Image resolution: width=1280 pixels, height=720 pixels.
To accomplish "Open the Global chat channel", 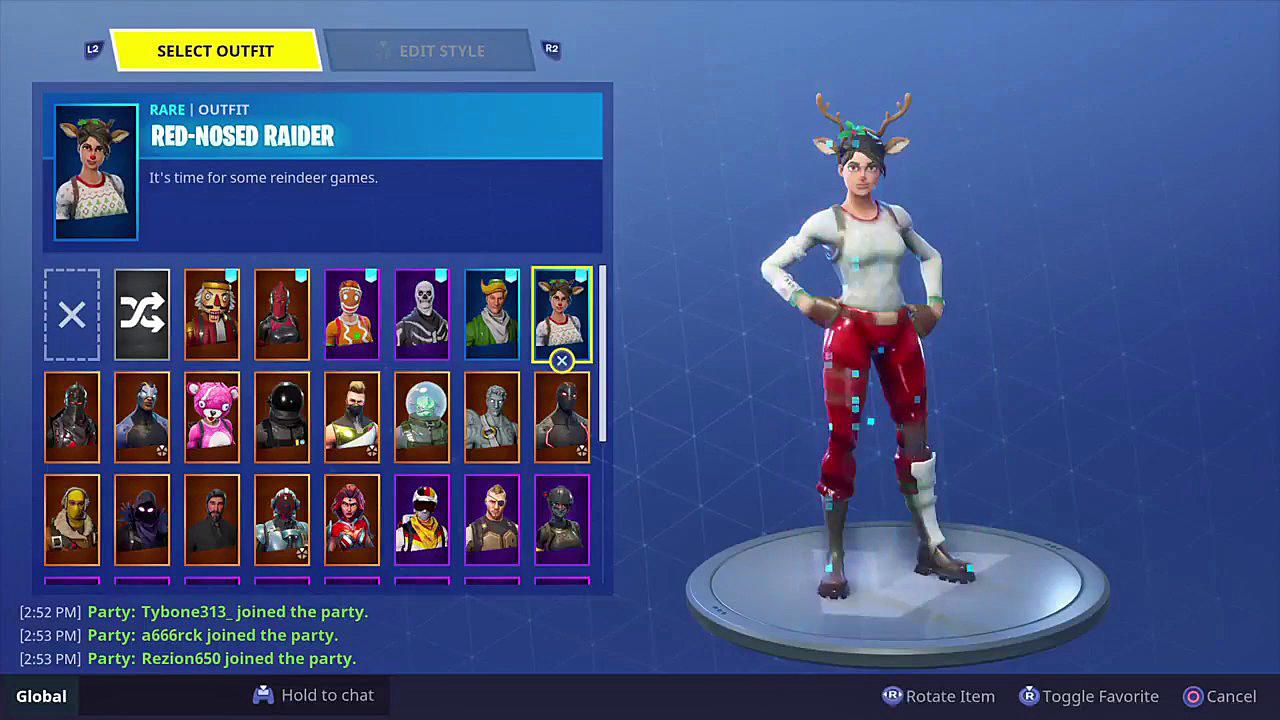I will pos(41,696).
